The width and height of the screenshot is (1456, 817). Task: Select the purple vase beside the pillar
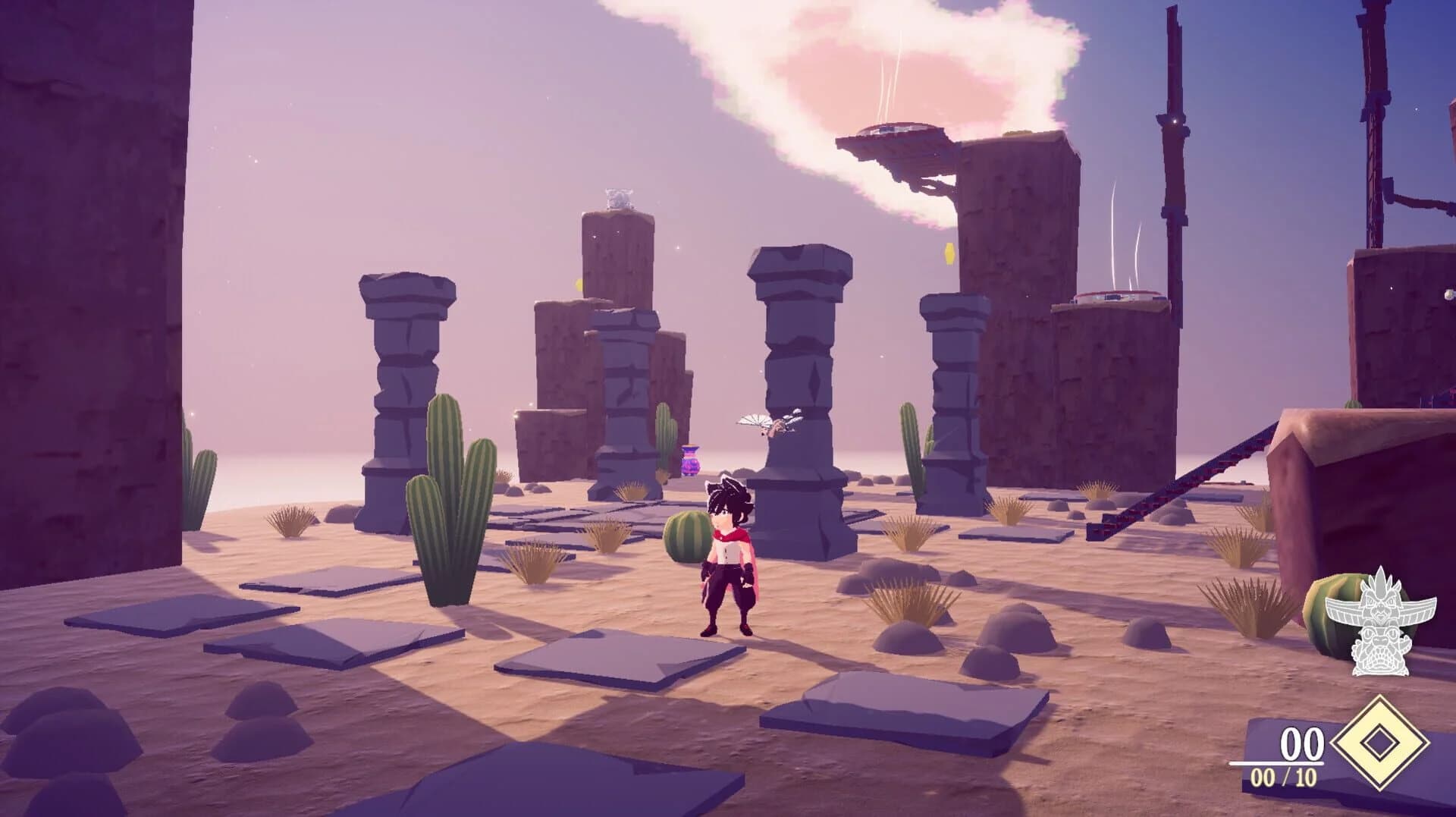(x=691, y=459)
